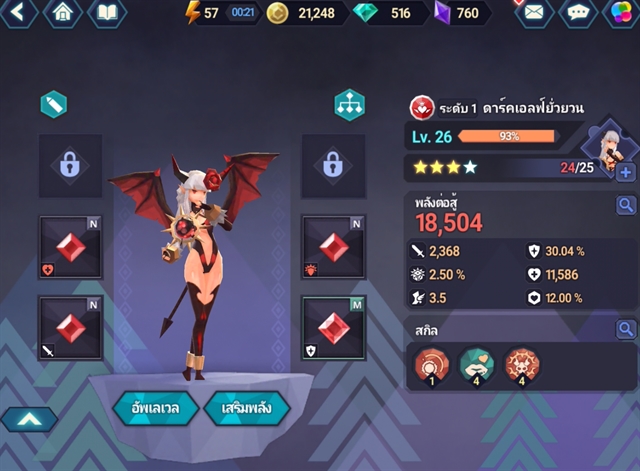Add star shards with plus button

[626, 172]
